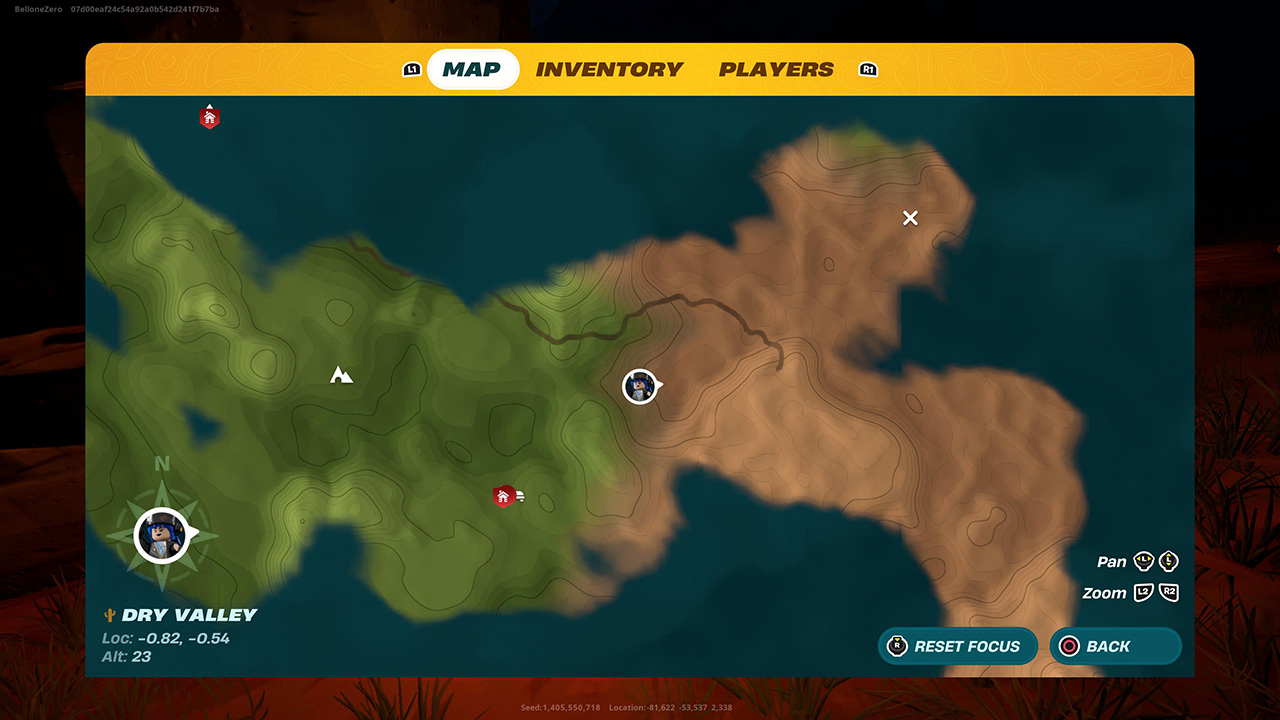The height and width of the screenshot is (720, 1280).
Task: Open the red house marker with bed icon
Action: tap(503, 494)
